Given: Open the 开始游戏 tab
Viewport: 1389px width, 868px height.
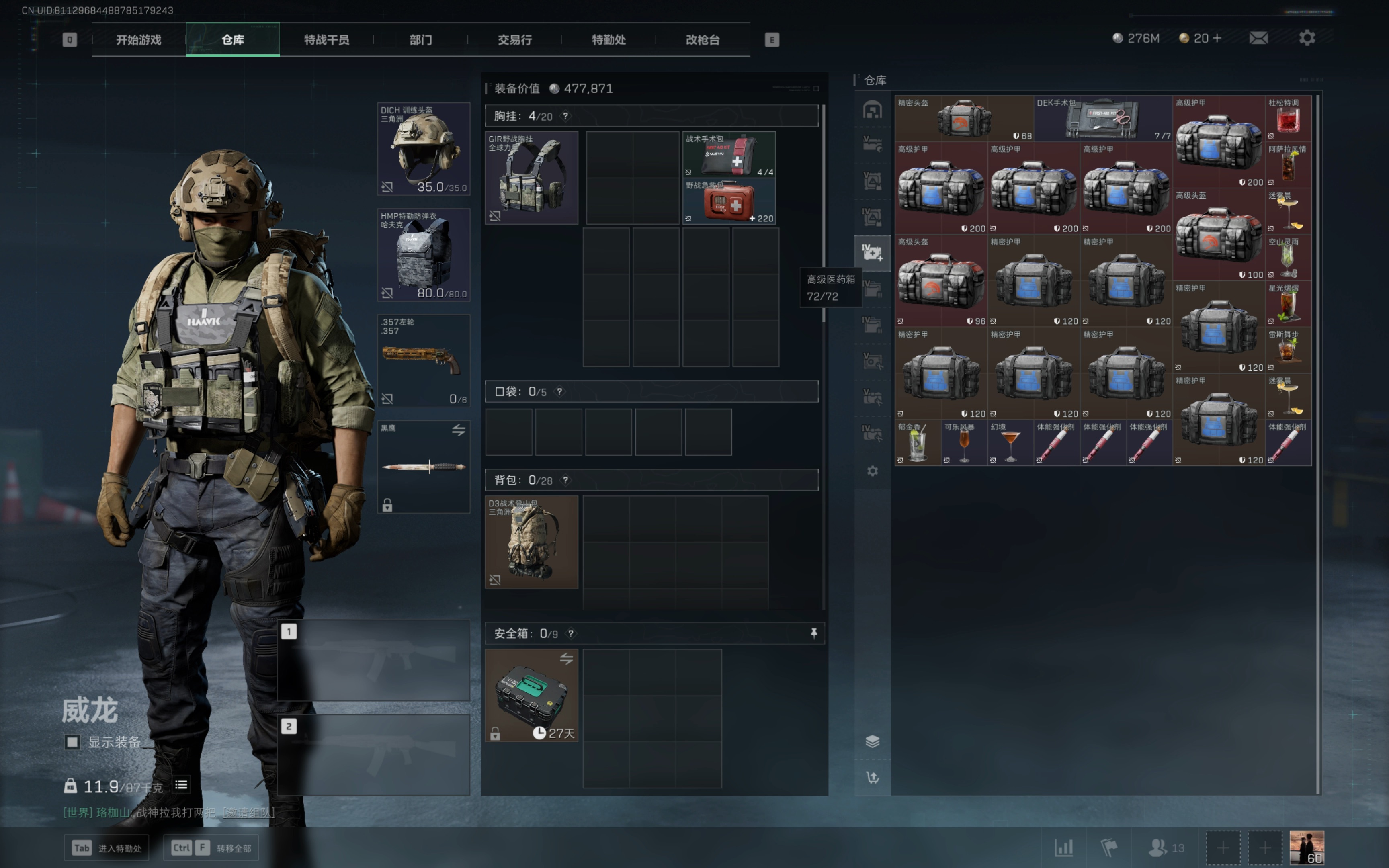Looking at the screenshot, I should (x=138, y=40).
